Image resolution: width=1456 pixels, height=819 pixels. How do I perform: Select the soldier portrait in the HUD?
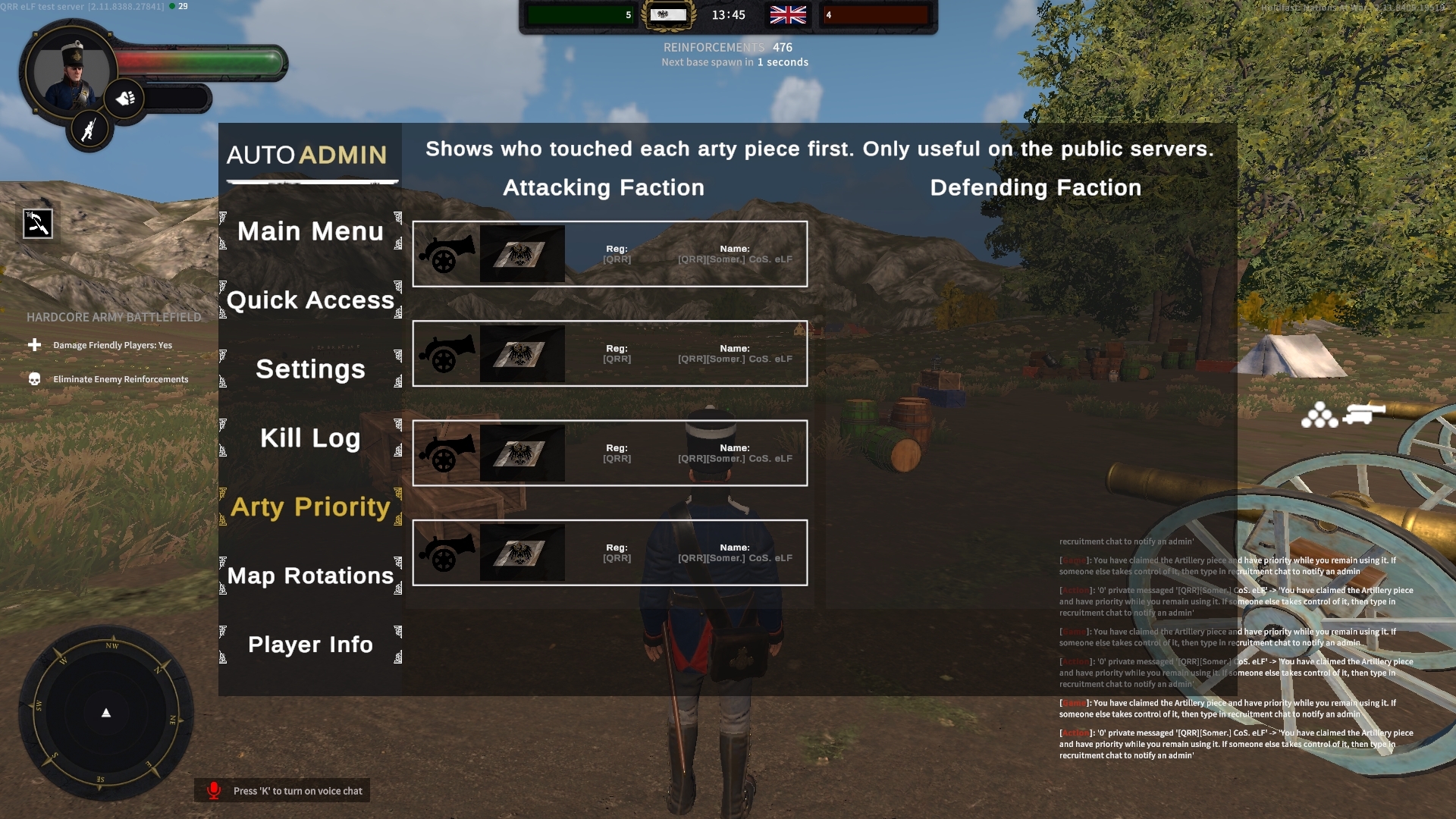(71, 73)
